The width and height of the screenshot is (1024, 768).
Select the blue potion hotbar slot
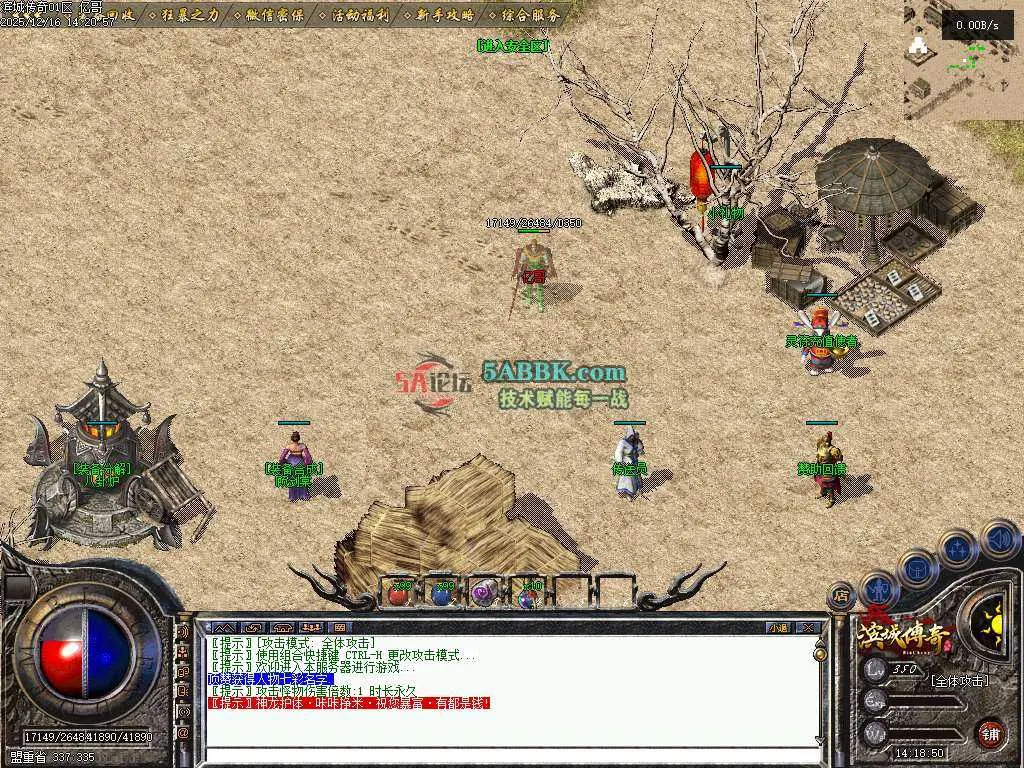click(442, 593)
